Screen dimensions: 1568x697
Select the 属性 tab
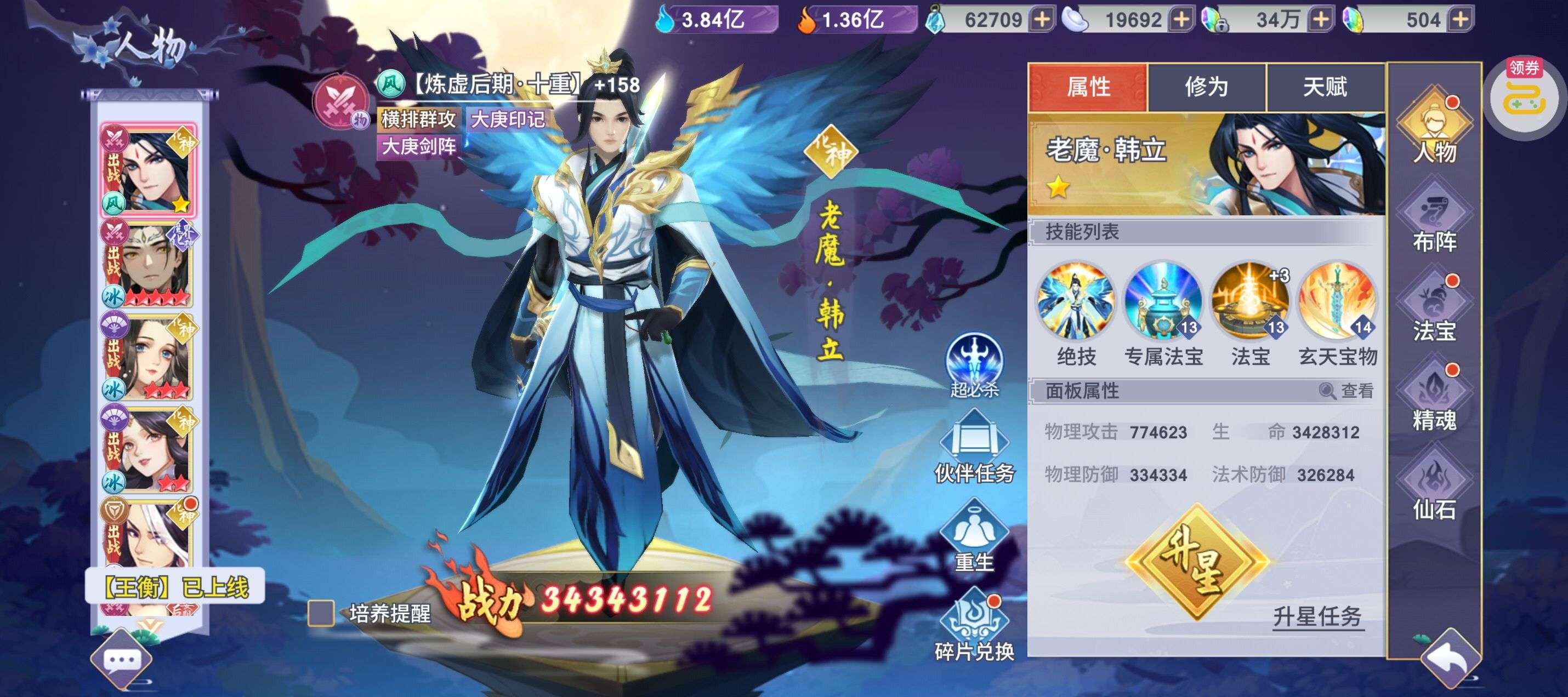pos(1088,87)
